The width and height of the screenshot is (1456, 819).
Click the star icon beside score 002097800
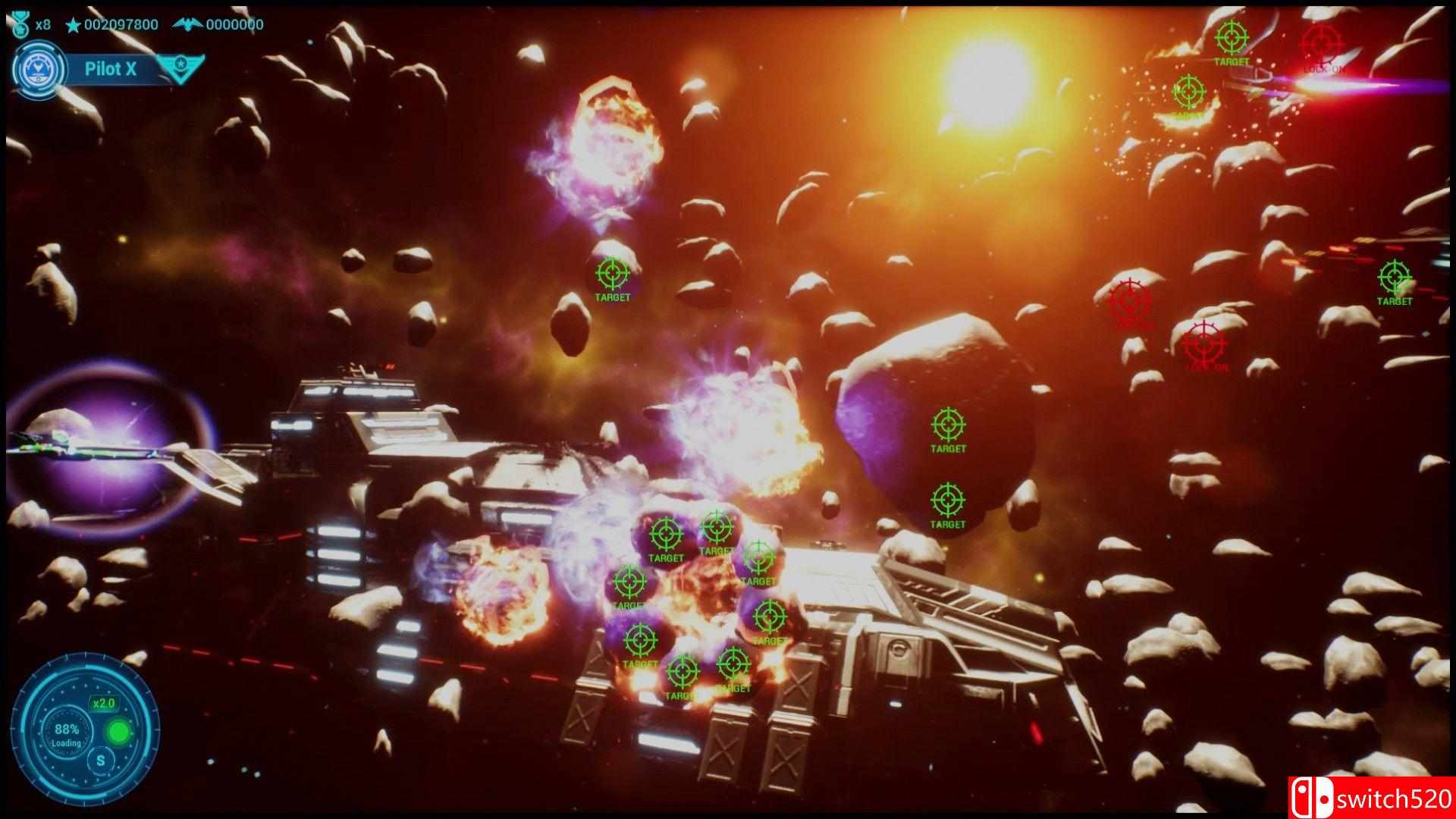pos(72,25)
